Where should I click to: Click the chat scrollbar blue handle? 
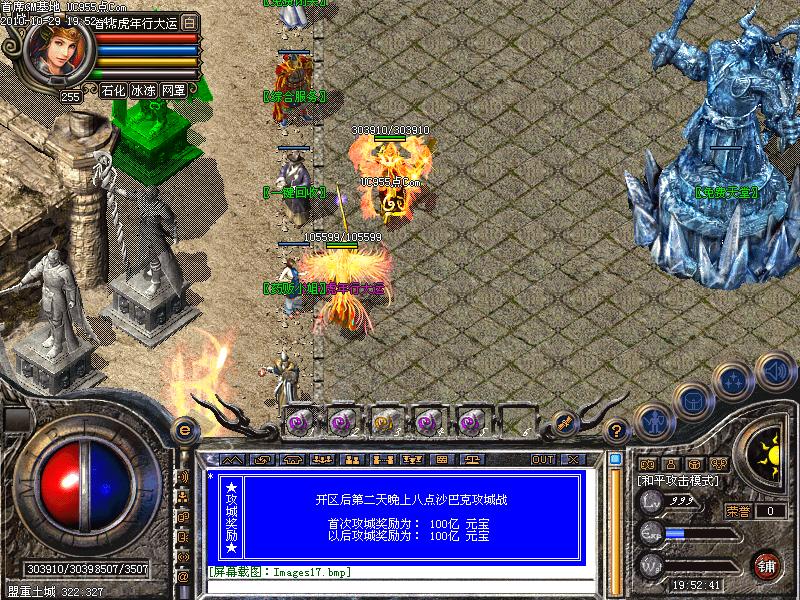[x=615, y=460]
